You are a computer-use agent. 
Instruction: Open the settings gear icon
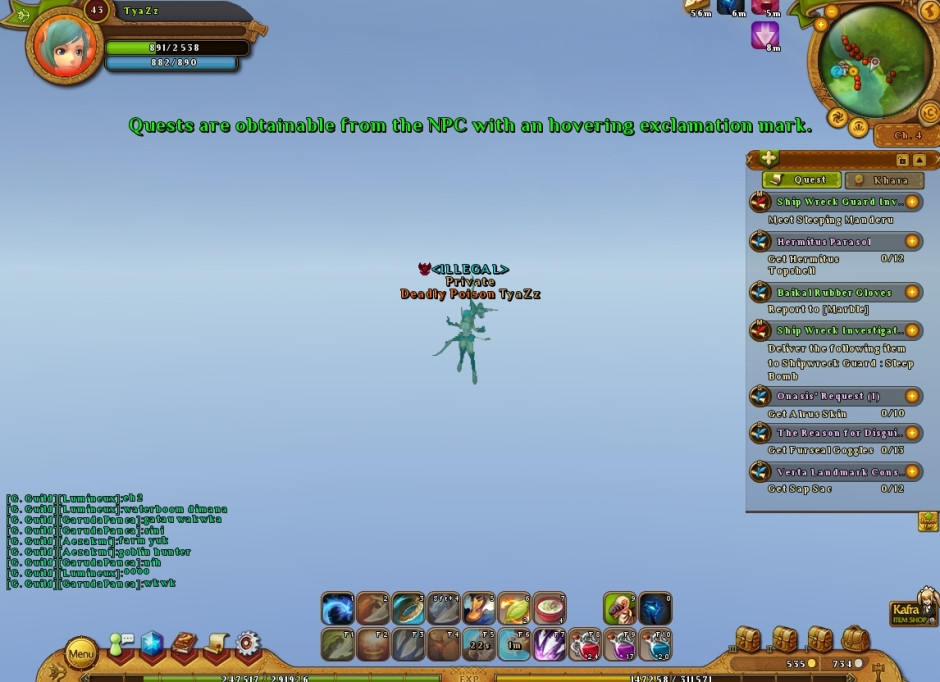247,643
